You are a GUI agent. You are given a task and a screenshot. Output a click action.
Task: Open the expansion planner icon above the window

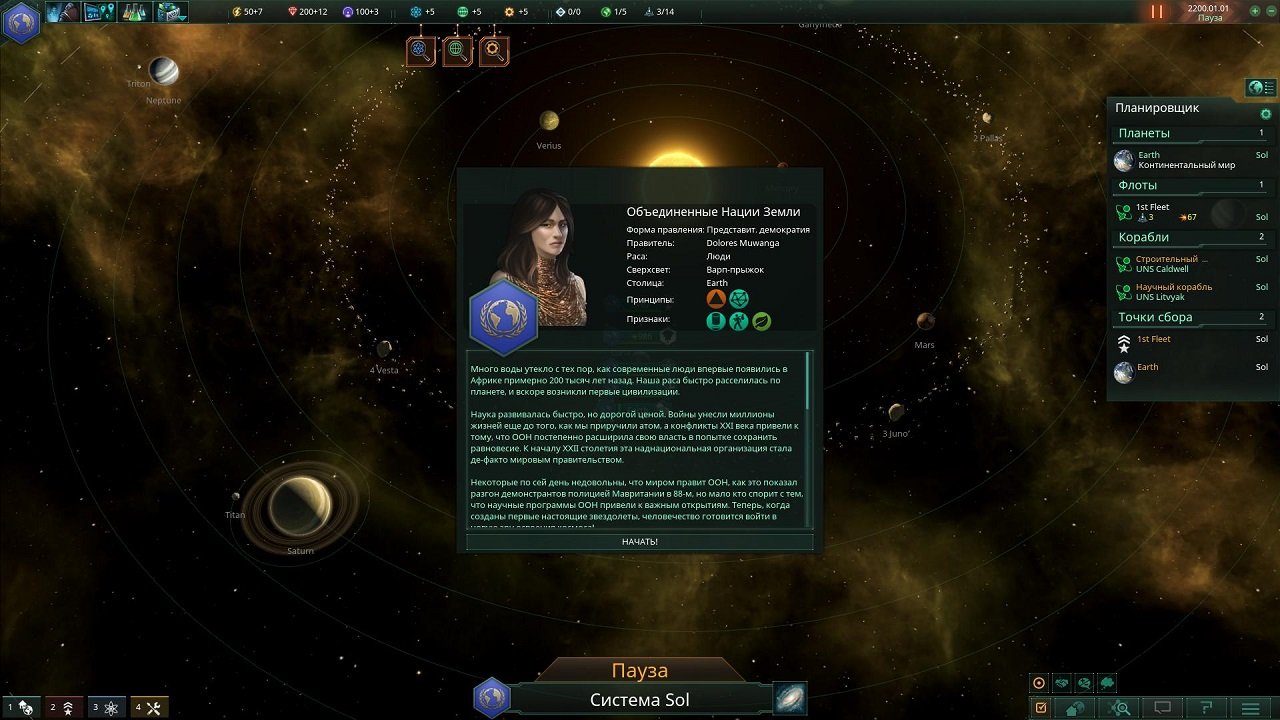pos(457,52)
